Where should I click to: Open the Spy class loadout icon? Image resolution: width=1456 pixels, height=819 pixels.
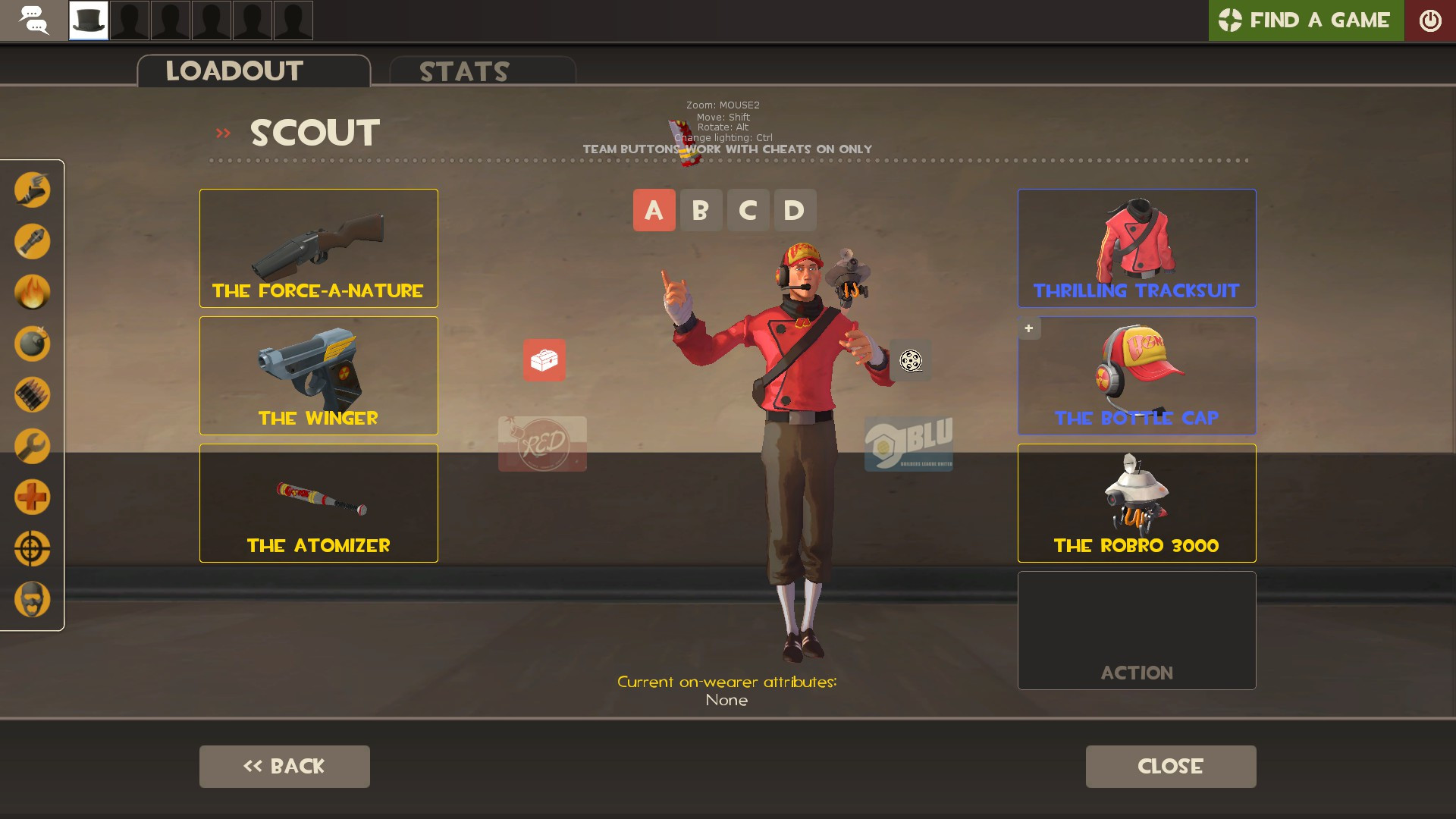point(32,599)
